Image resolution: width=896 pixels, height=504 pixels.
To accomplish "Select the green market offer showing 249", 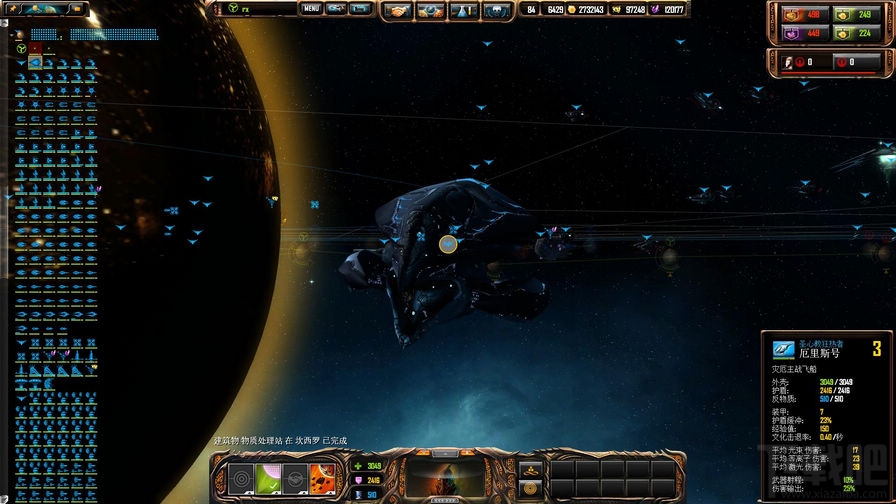I will click(855, 15).
